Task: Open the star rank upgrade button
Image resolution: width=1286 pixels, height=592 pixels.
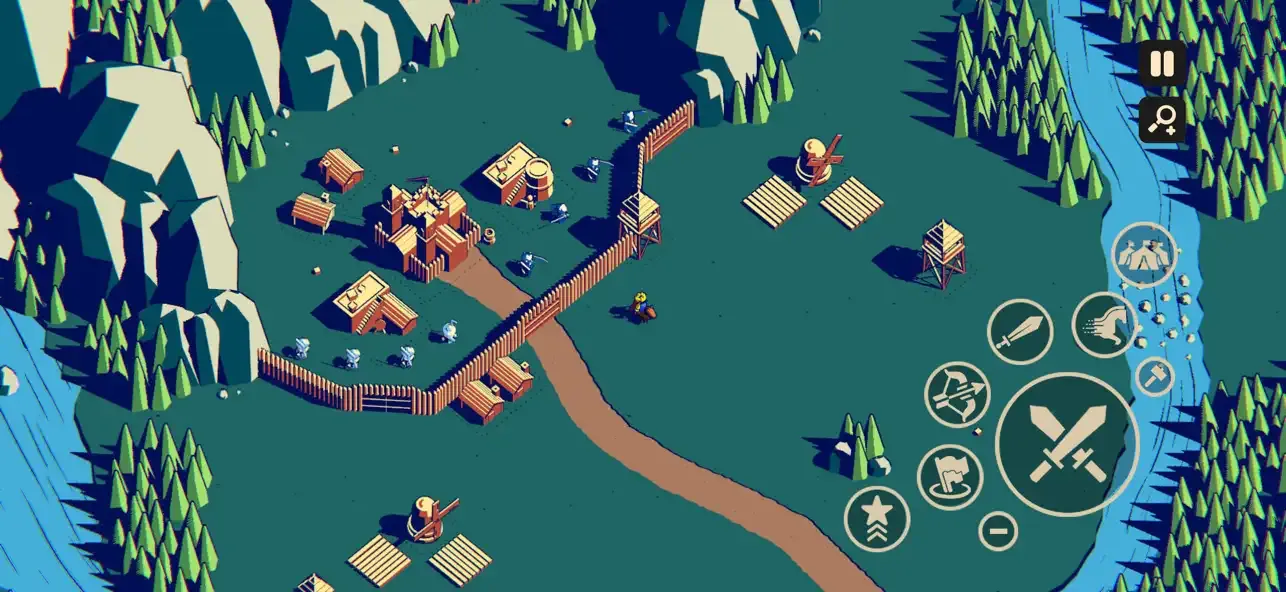Action: point(877,518)
